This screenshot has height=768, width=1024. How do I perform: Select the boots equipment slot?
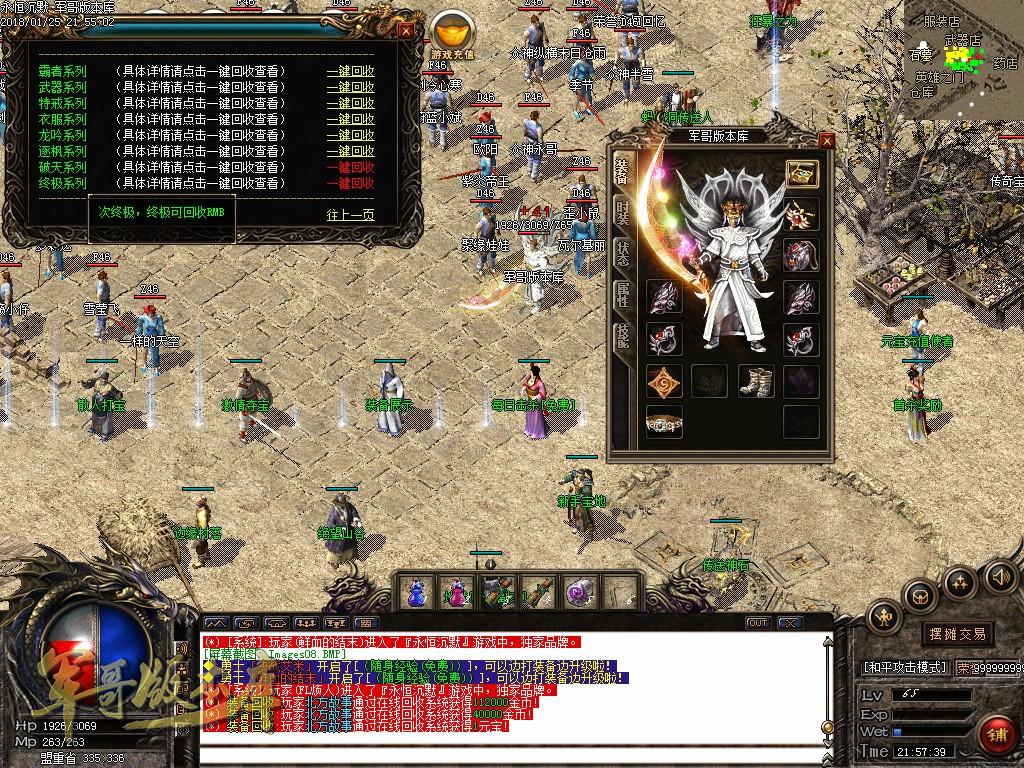click(x=755, y=381)
